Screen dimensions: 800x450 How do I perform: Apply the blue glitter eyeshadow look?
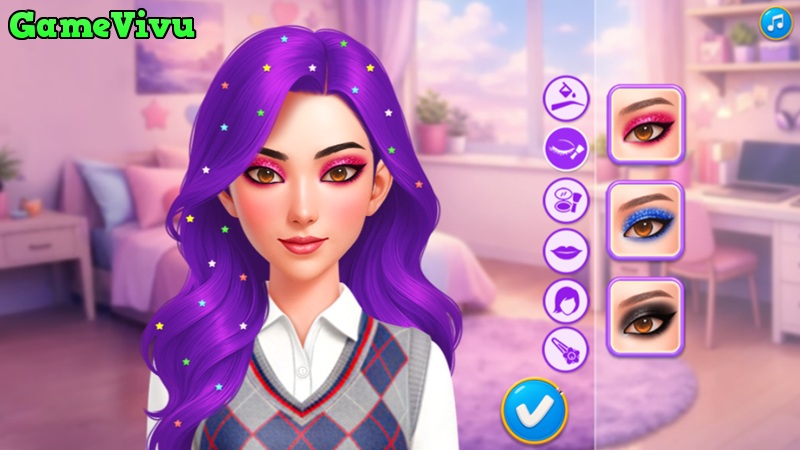(x=645, y=220)
